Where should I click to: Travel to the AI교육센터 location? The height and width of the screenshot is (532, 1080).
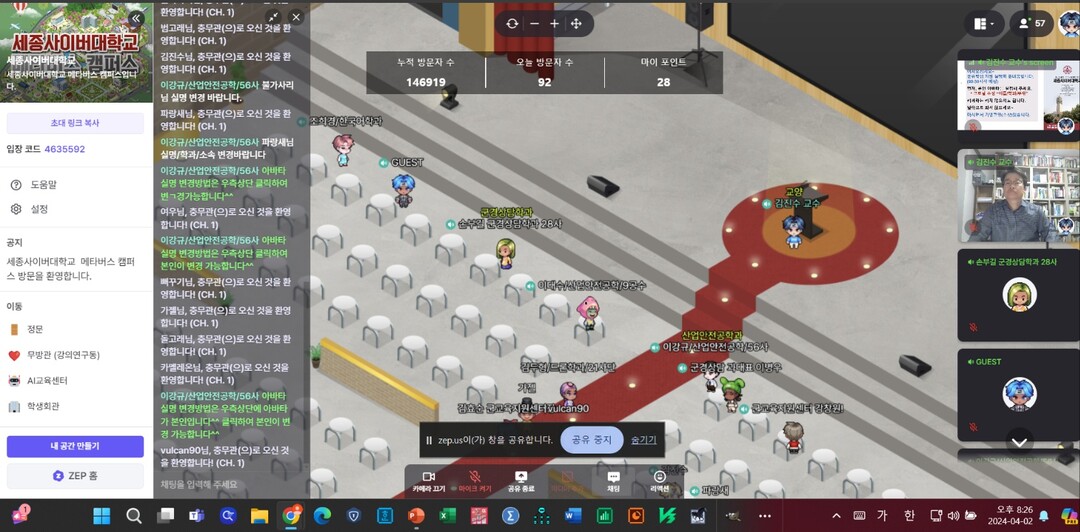coord(46,381)
